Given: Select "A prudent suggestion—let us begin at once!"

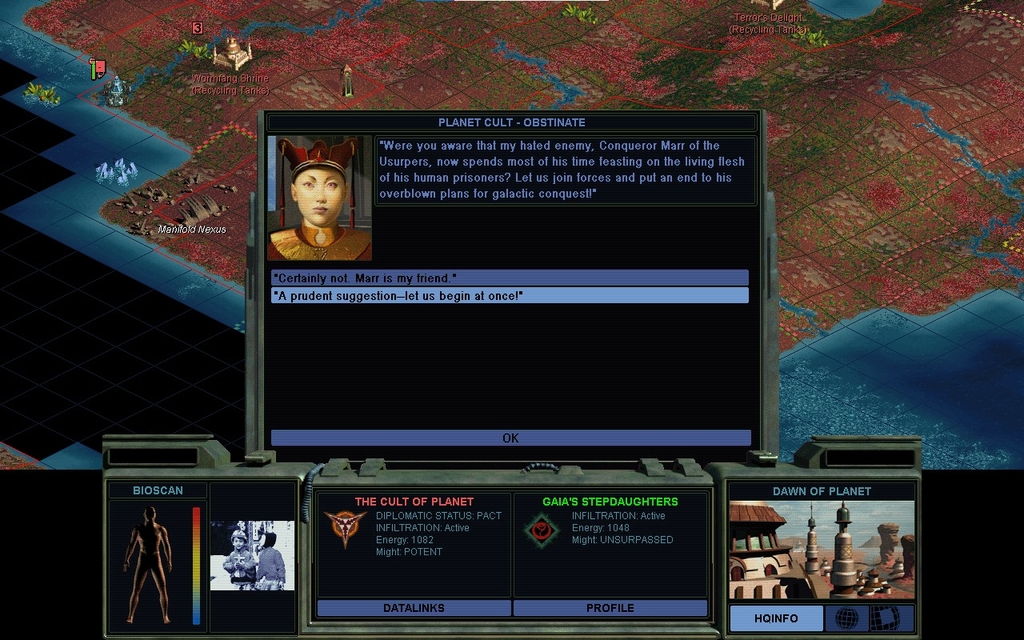Looking at the screenshot, I should click(x=509, y=295).
